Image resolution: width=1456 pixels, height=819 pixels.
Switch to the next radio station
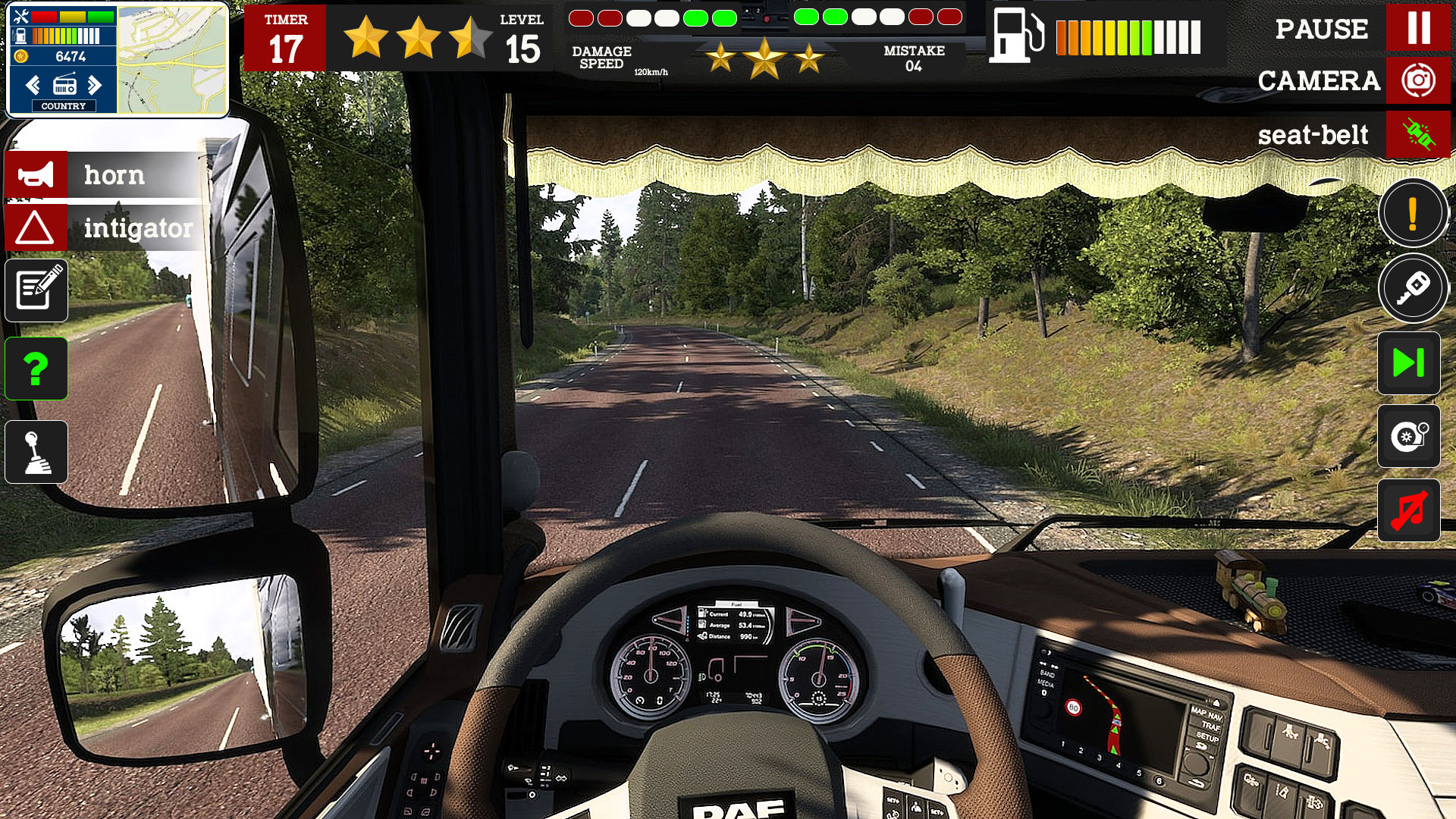click(96, 85)
